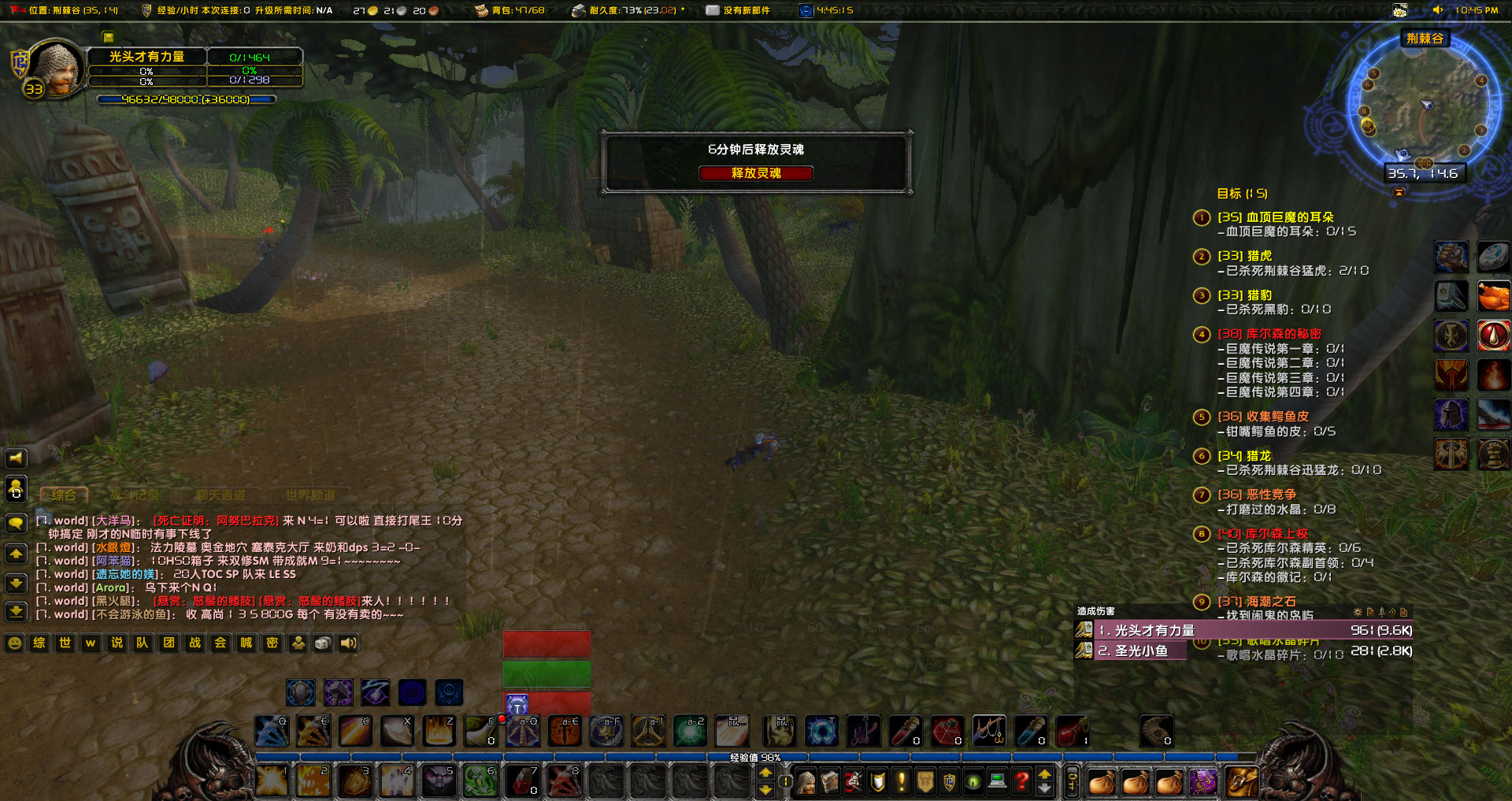Switch to the 世界频道 chat tab
This screenshot has height=801, width=1512.
coord(312,495)
